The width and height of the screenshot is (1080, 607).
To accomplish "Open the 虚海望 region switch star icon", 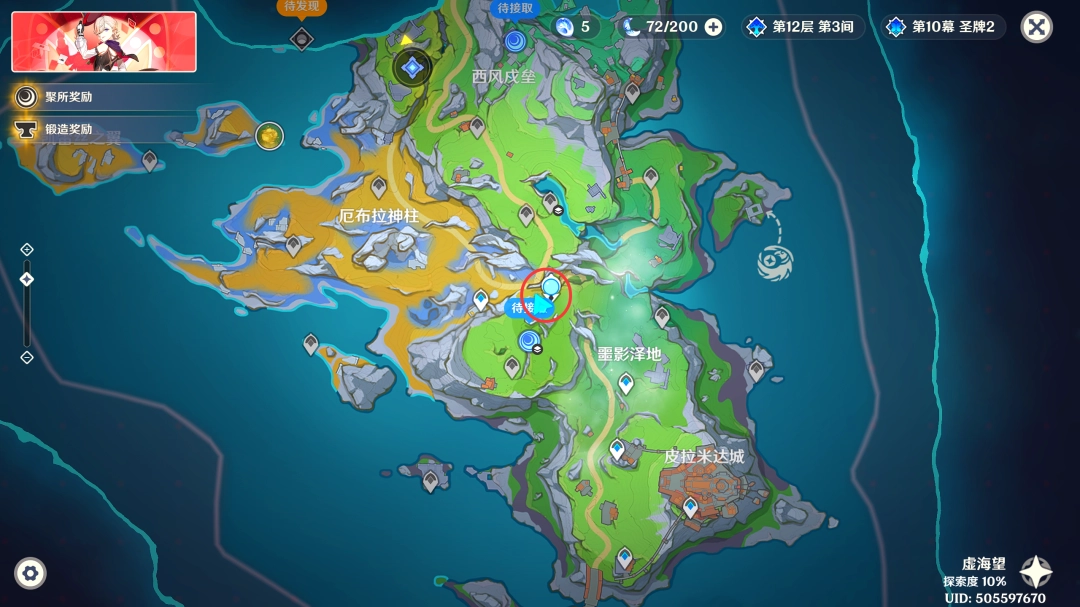I will click(x=1035, y=571).
